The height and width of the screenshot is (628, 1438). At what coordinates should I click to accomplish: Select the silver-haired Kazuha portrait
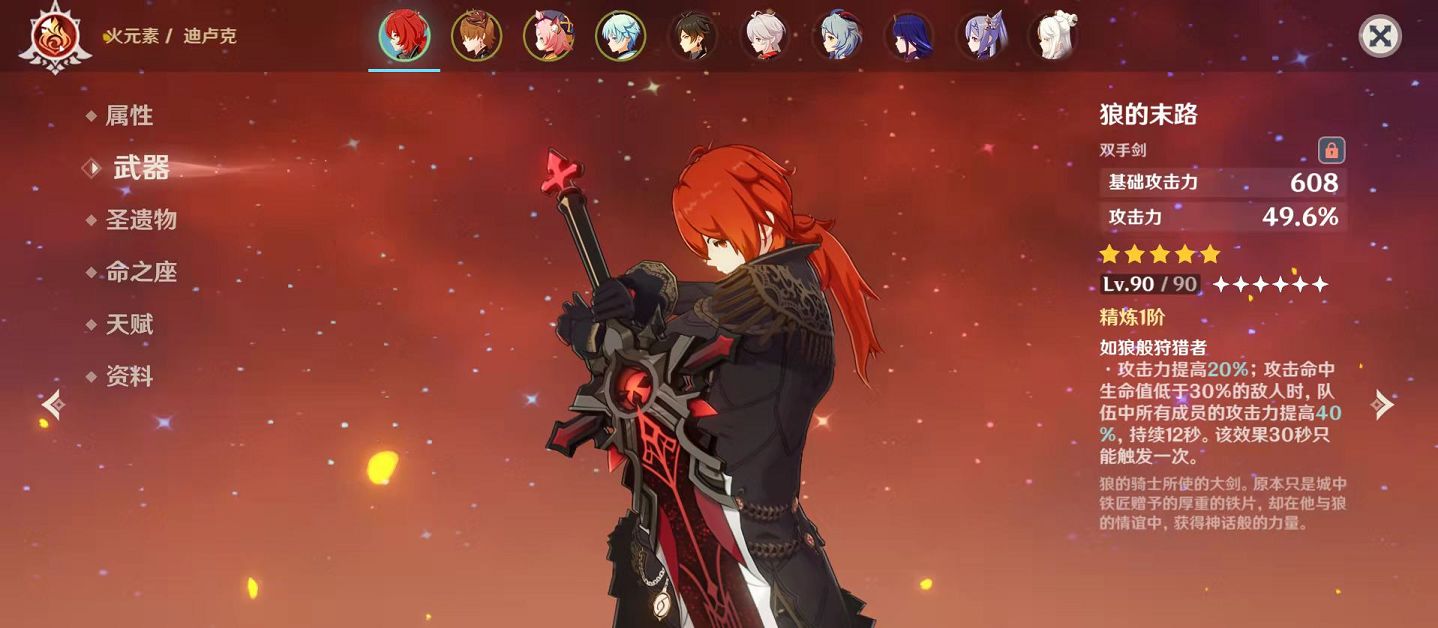tap(766, 36)
